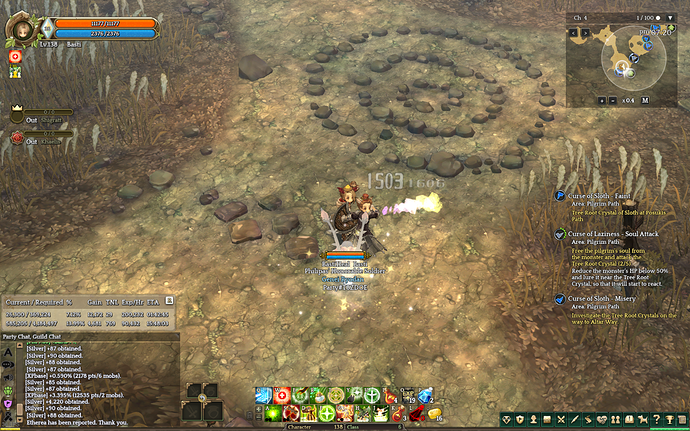Select the red cross buff icon
Screen dimensions: 690x431
pyautogui.click(x=16, y=57)
